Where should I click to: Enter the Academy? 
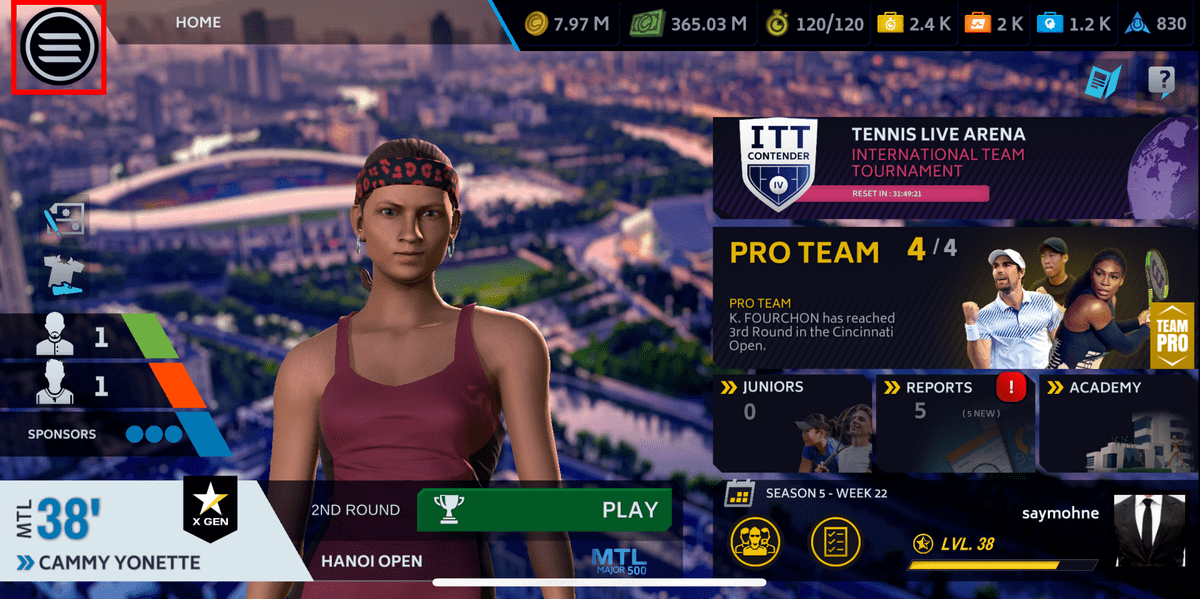tap(1117, 423)
